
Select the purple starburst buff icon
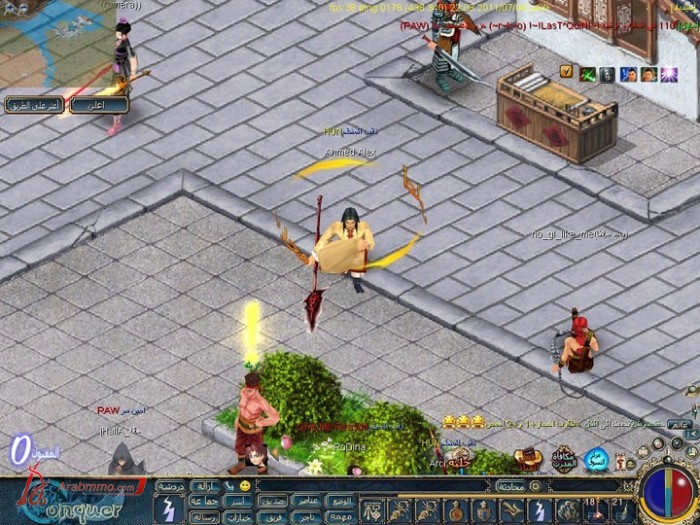pos(667,73)
